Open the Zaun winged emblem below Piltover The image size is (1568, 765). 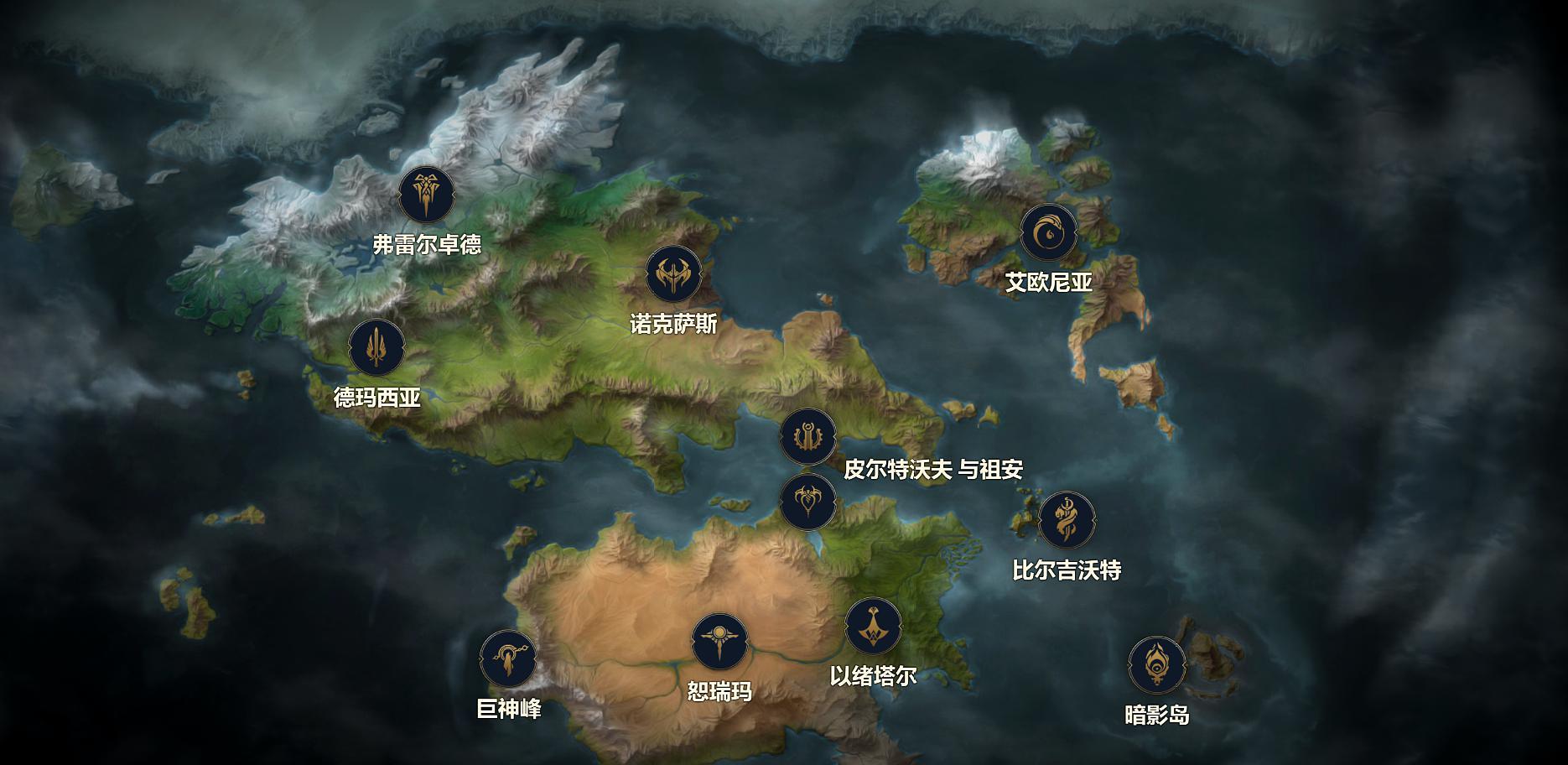(808, 502)
